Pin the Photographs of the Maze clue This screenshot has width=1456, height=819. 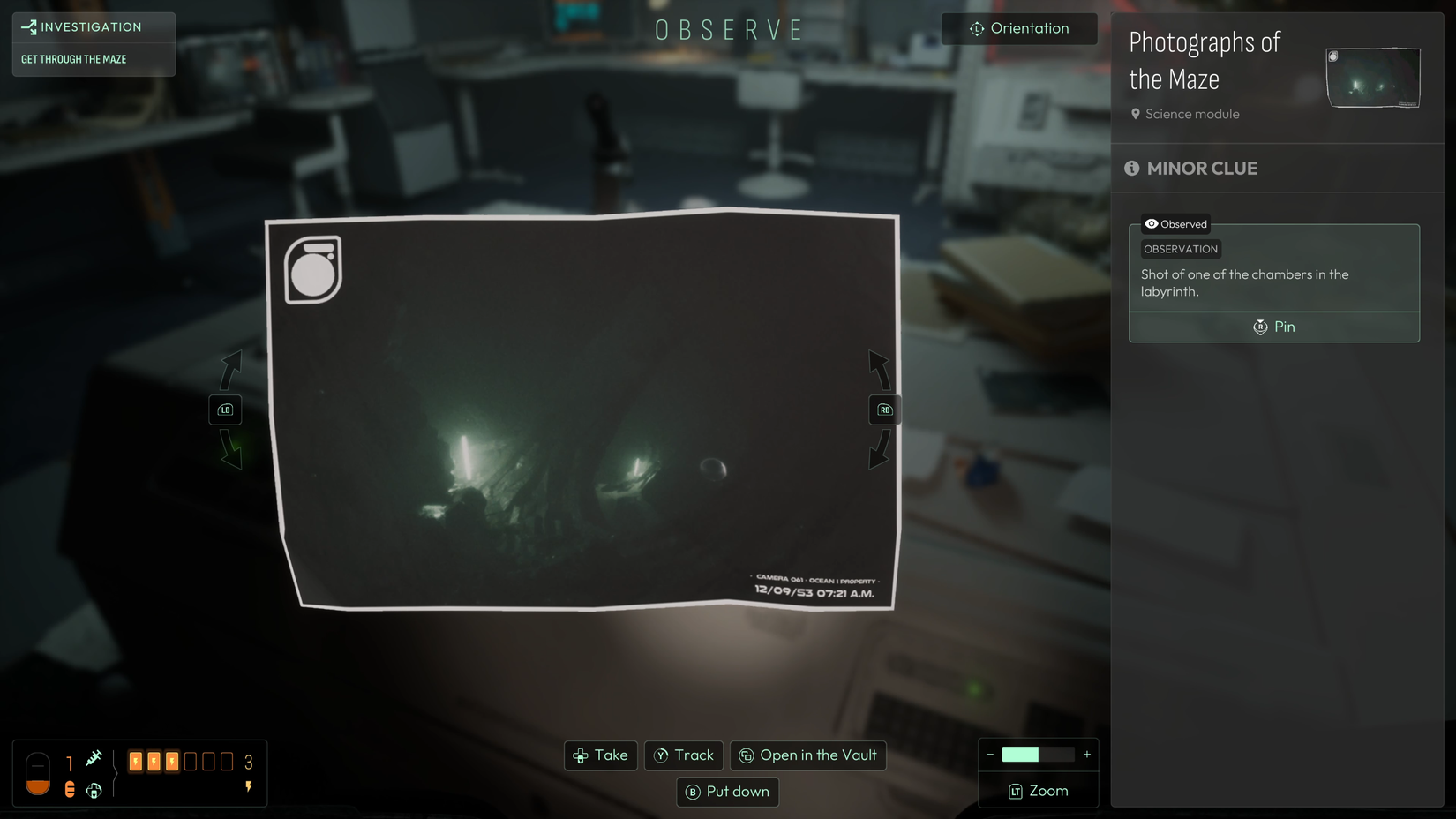[x=1274, y=327]
